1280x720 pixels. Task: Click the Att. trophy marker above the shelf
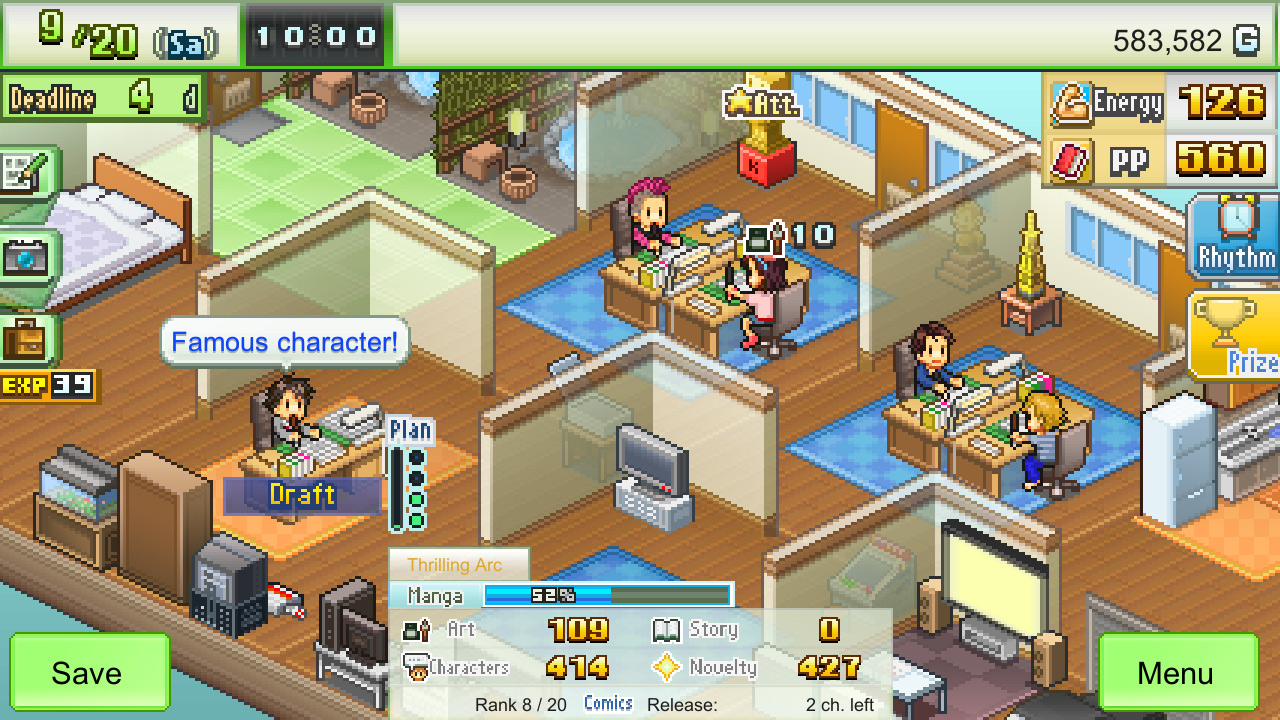[x=762, y=103]
